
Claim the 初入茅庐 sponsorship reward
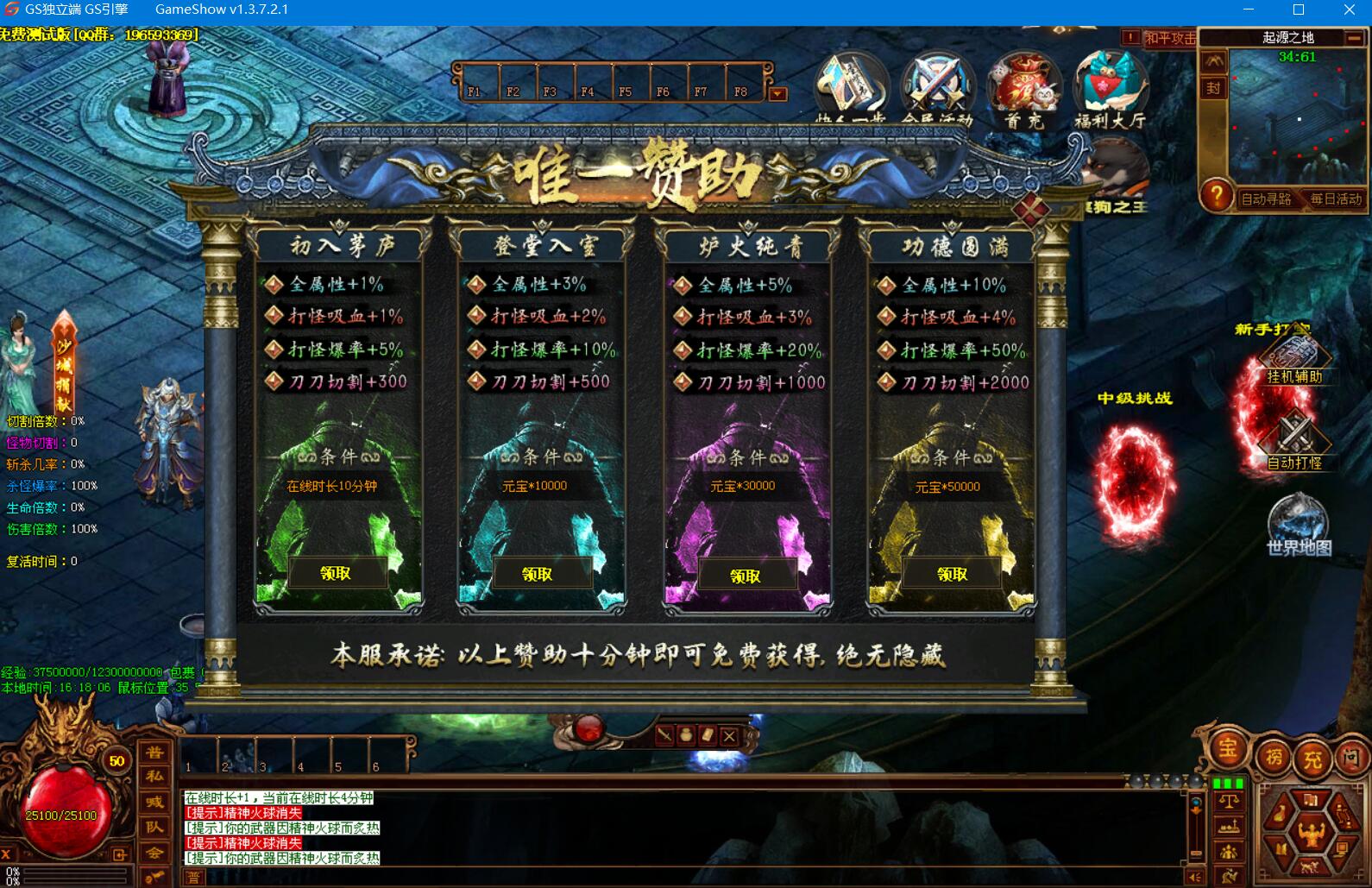336,573
